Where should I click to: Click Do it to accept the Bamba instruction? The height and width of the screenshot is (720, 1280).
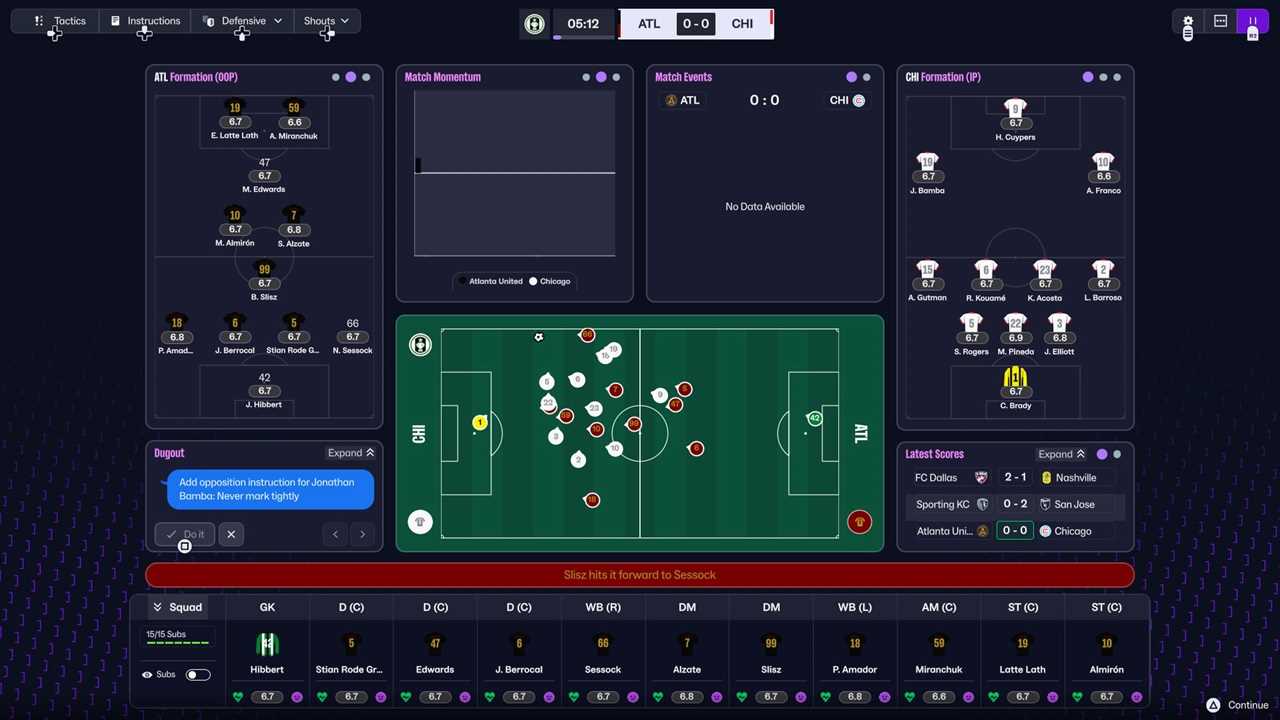point(185,534)
